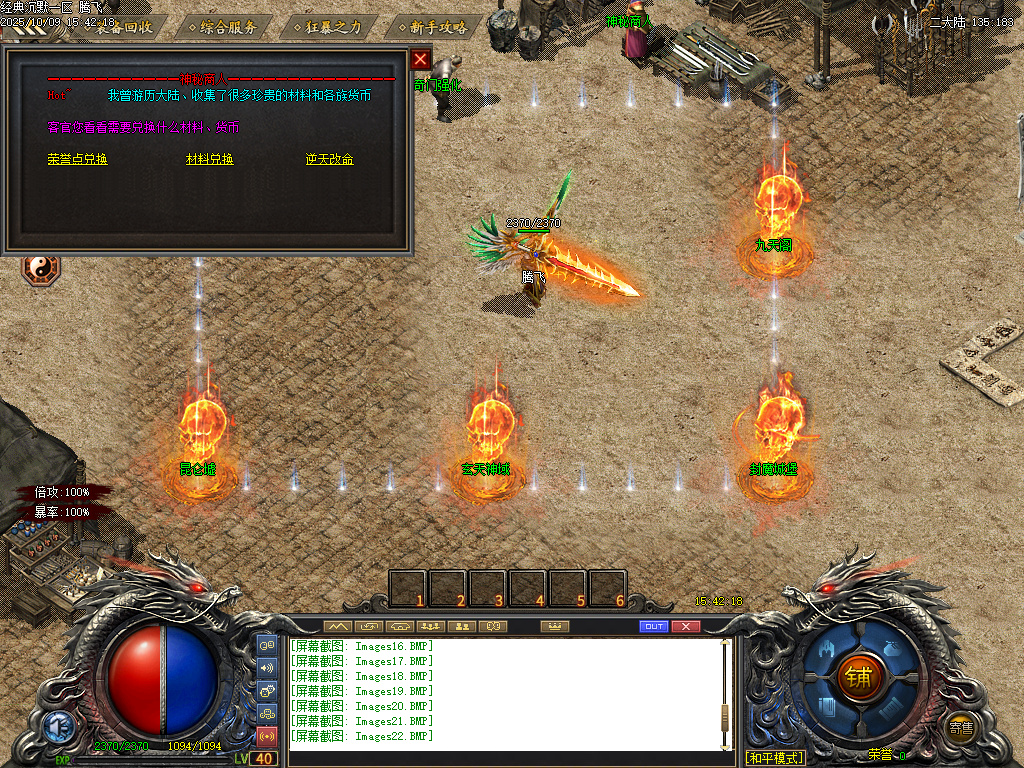
Task: Select the 材料兑换 exchange option
Action: point(210,159)
